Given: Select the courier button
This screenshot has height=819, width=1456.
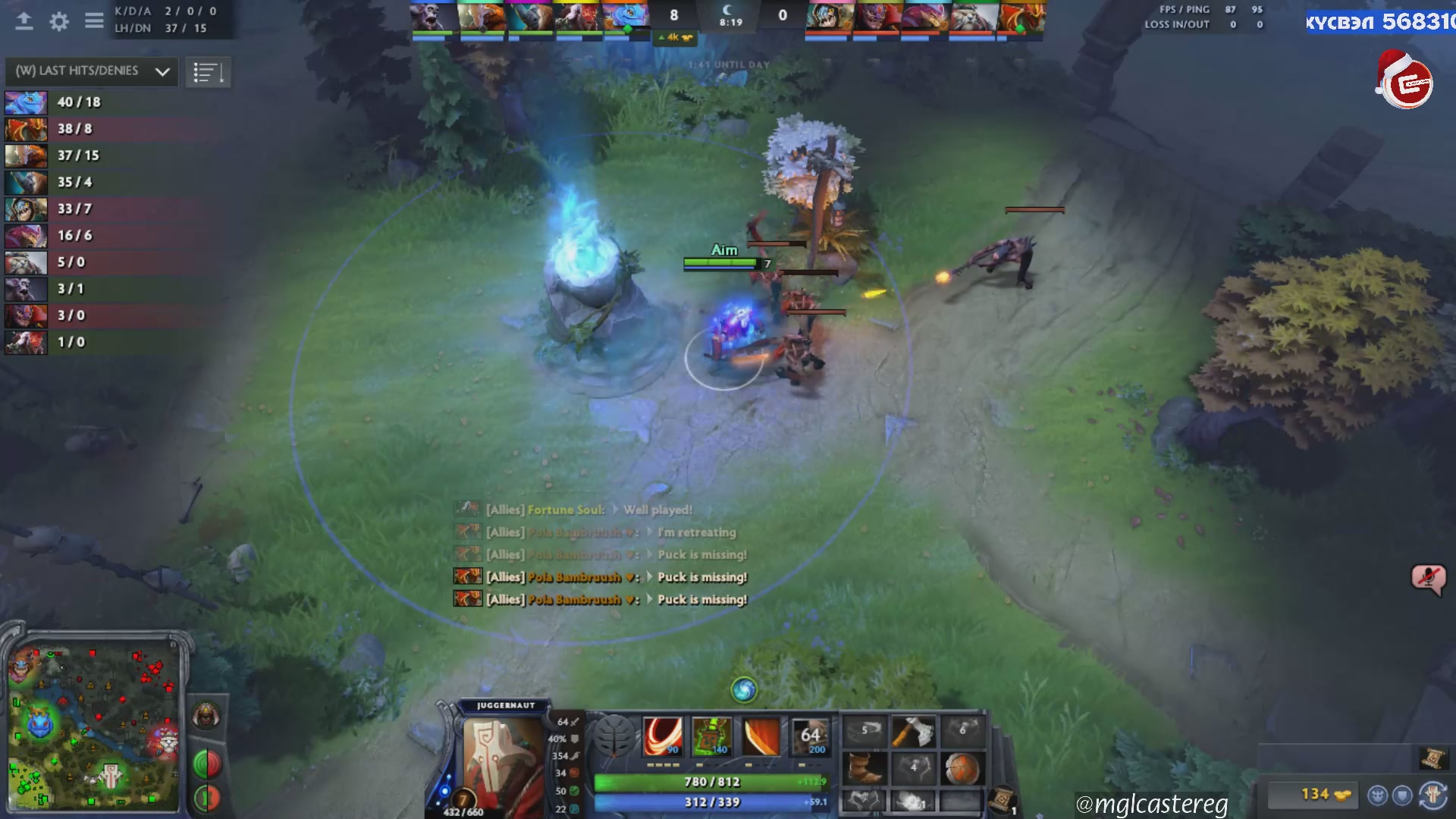Looking at the screenshot, I should (x=206, y=716).
